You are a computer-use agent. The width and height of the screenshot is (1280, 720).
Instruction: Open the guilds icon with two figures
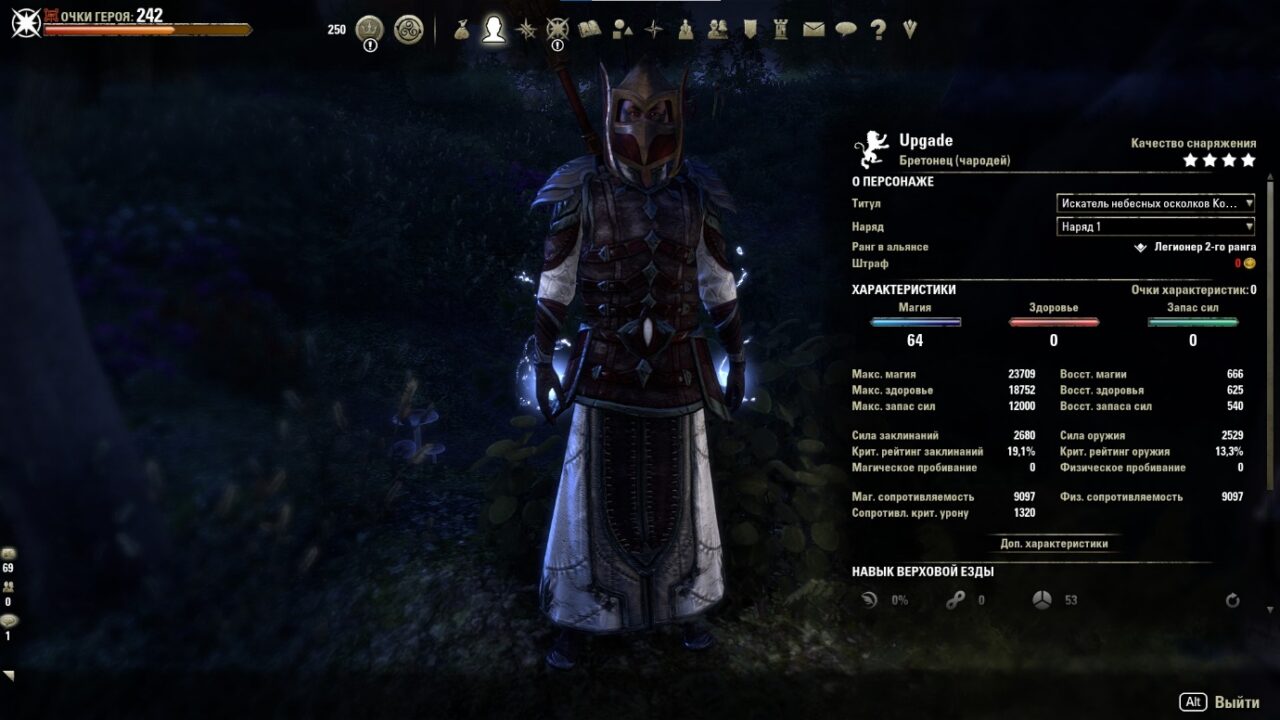click(718, 30)
